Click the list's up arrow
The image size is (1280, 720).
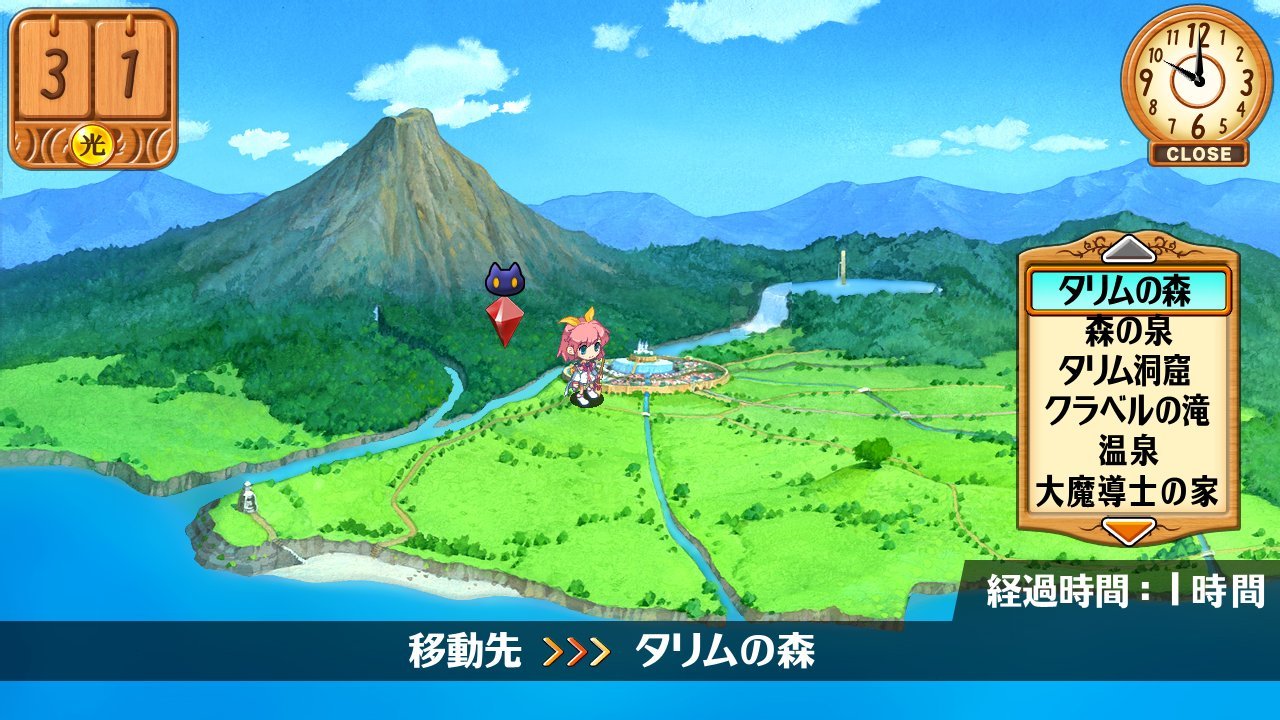[1127, 247]
